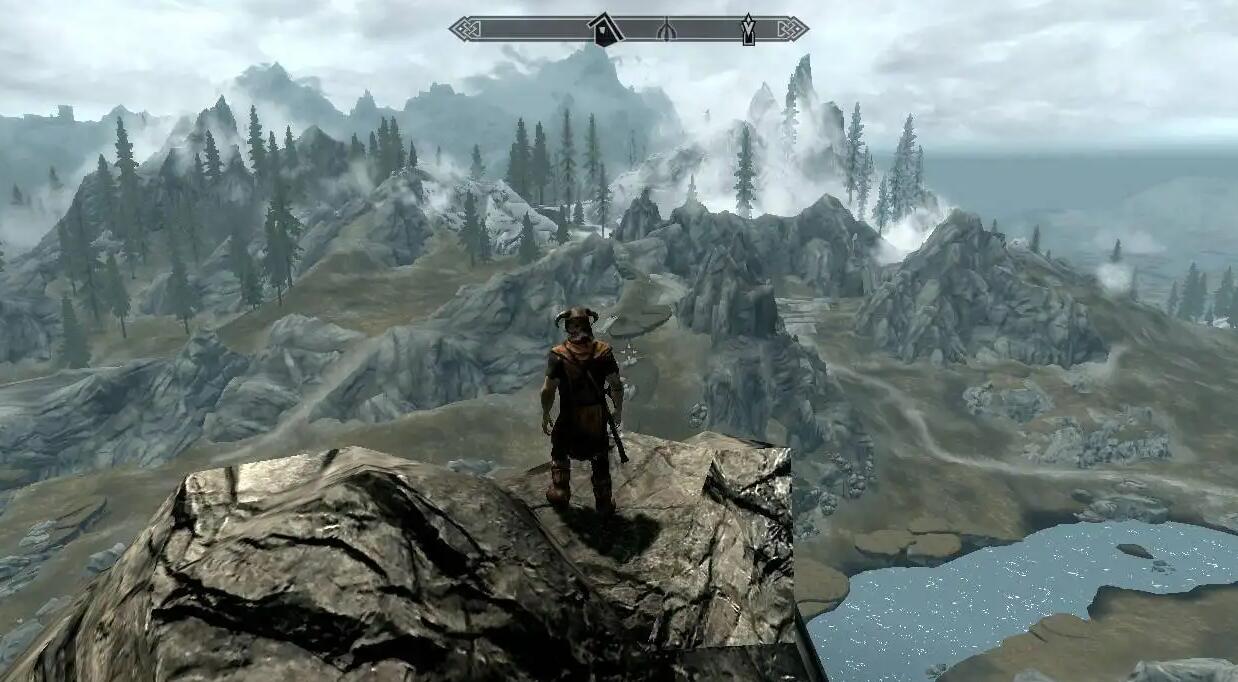Viewport: 1238px width, 682px height.
Task: Click the arrow-shaped quest marker on the compass
Action: tap(748, 30)
